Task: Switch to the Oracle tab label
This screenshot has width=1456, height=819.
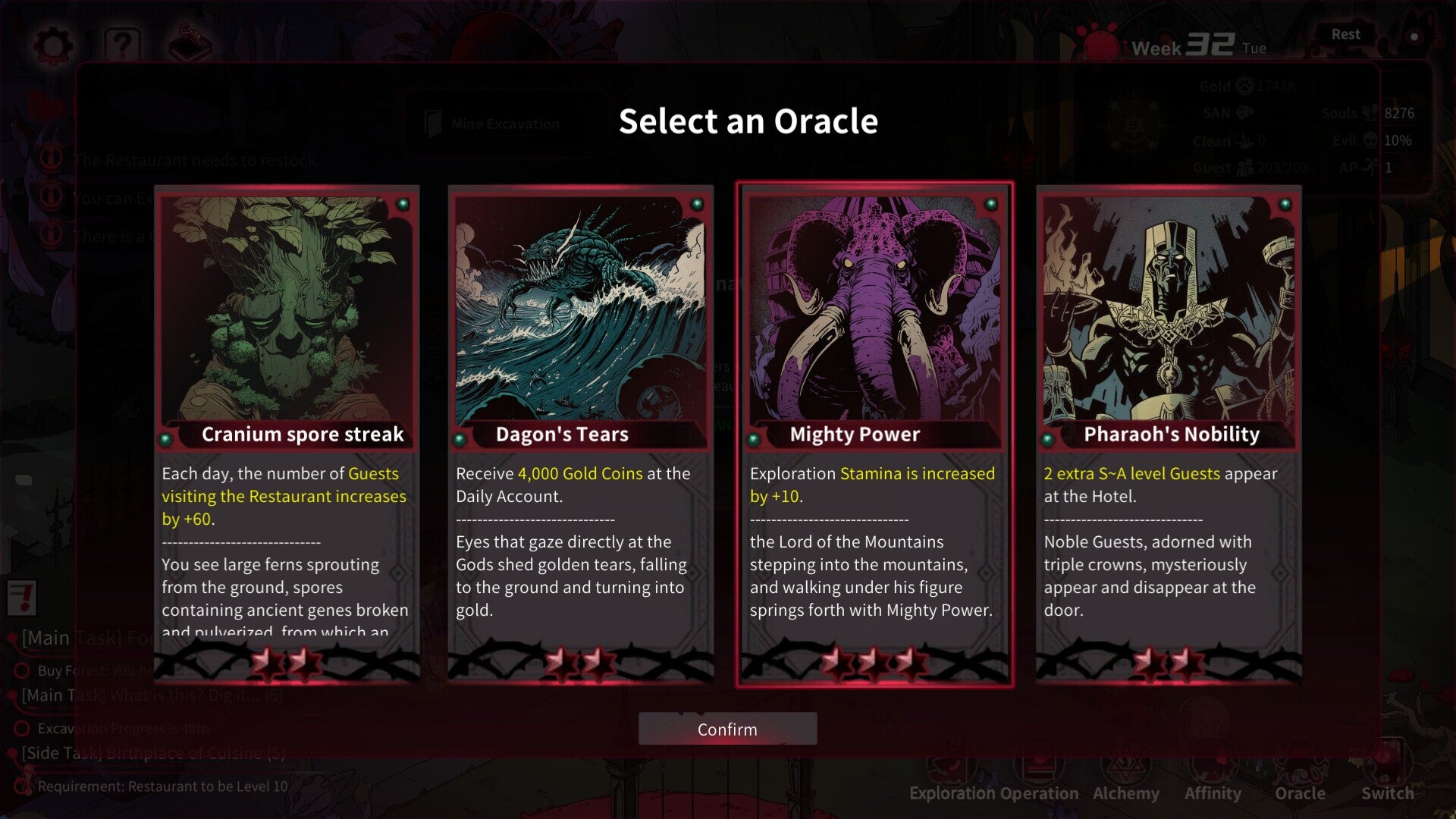Action: [1300, 793]
